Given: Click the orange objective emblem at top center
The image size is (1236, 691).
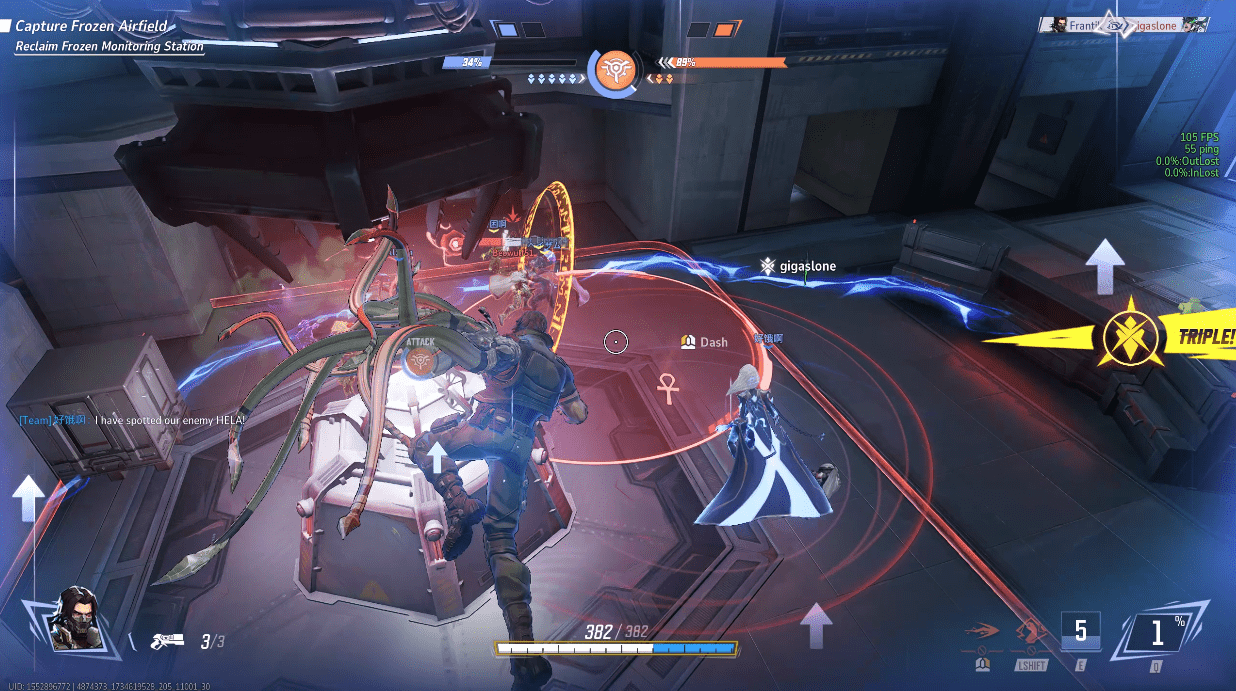Looking at the screenshot, I should coord(611,70).
